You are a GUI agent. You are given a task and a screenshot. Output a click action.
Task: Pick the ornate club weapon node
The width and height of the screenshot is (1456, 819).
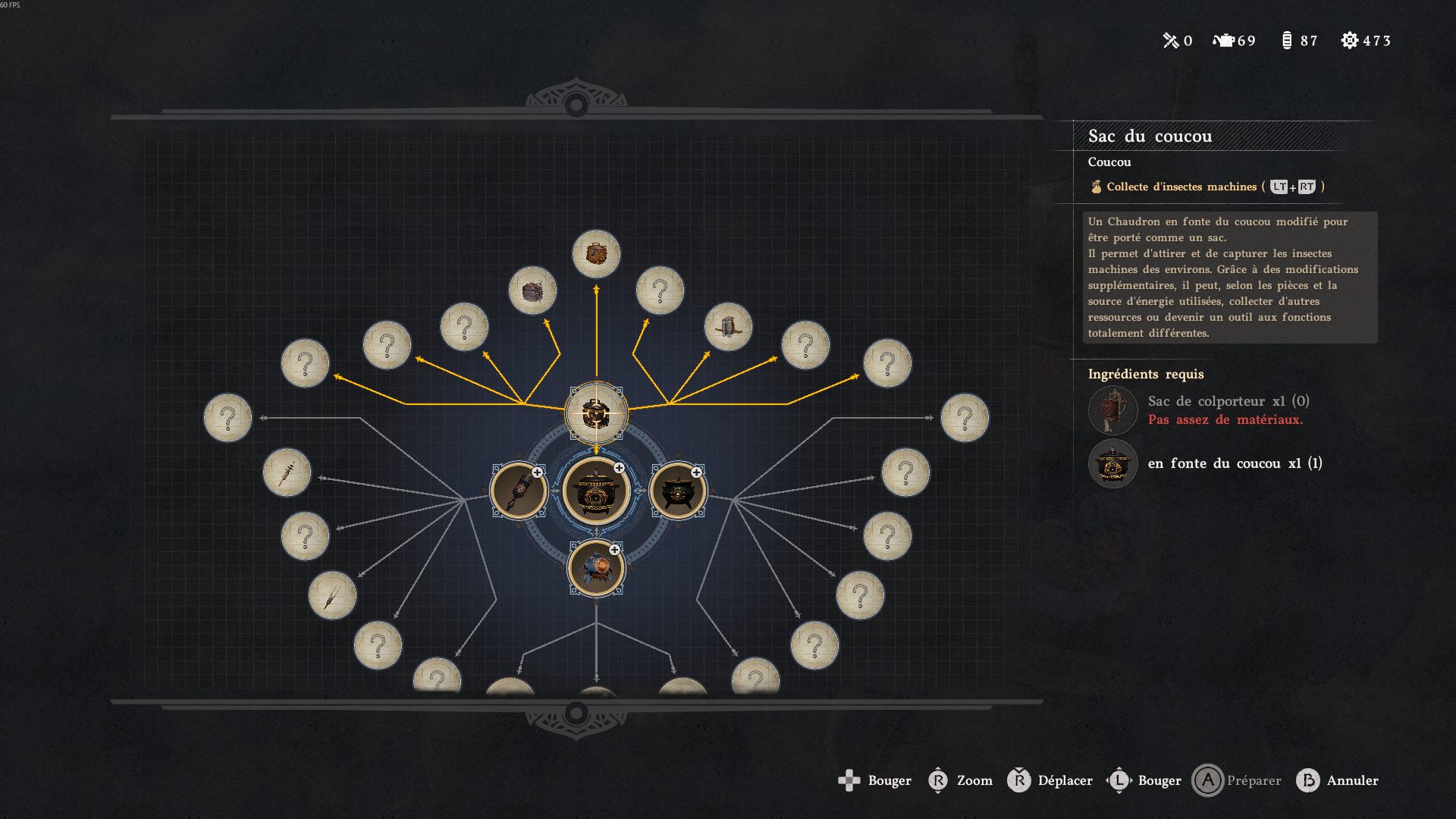(519, 491)
